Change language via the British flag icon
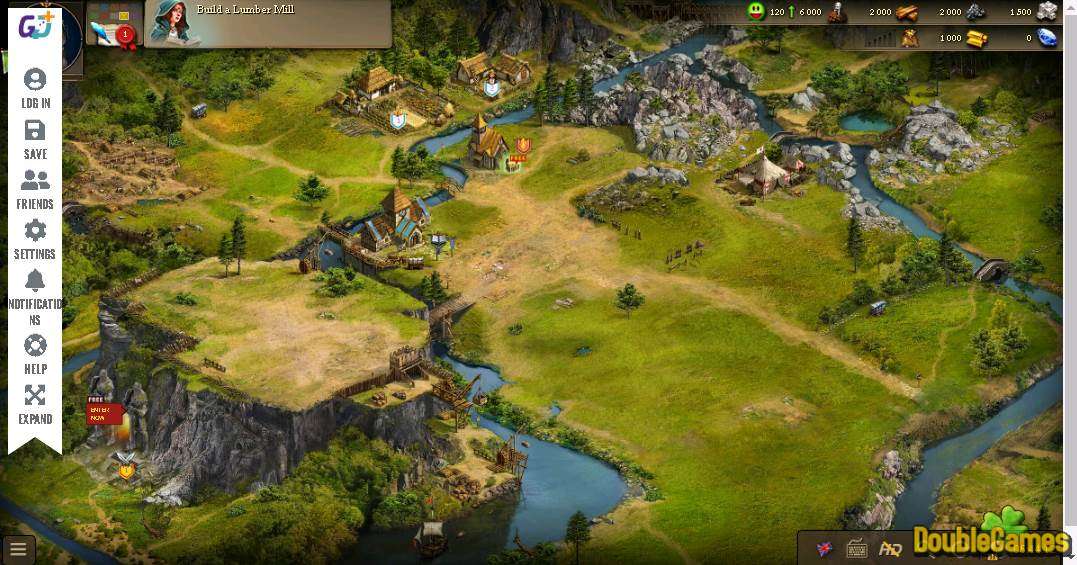The image size is (1077, 565). coord(825,548)
